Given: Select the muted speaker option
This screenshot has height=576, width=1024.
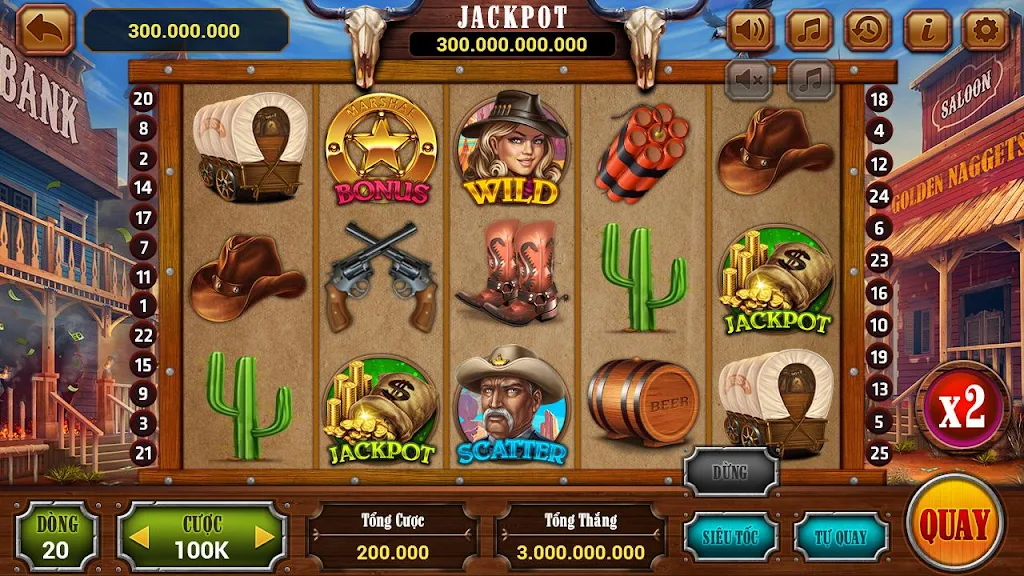Looking at the screenshot, I should coord(749,78).
